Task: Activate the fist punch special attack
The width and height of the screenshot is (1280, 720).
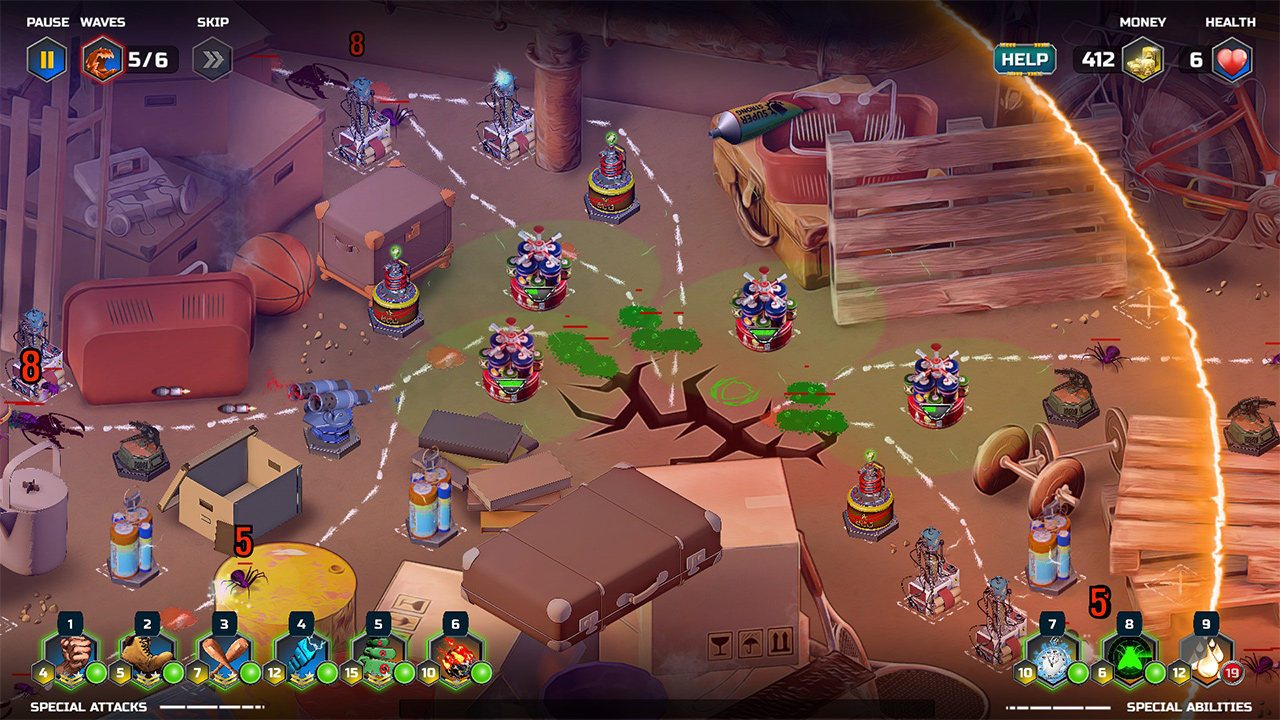Action: pyautogui.click(x=70, y=658)
